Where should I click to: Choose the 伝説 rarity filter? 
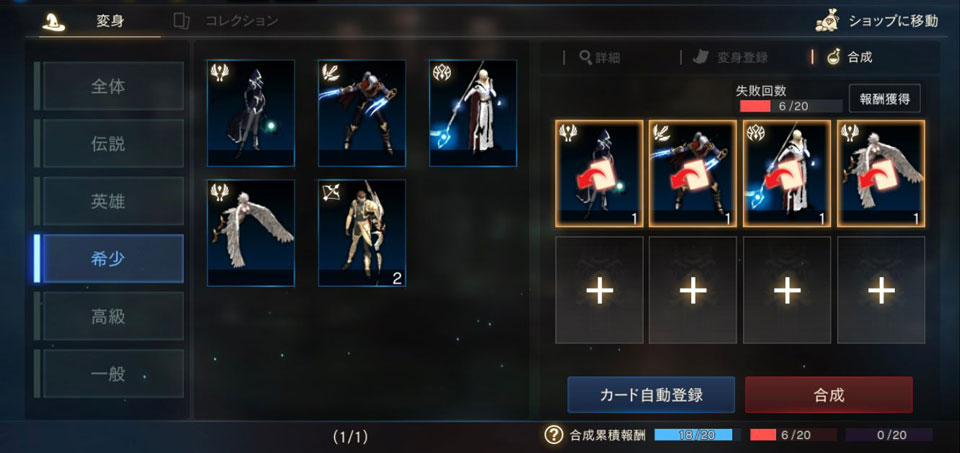click(x=109, y=143)
